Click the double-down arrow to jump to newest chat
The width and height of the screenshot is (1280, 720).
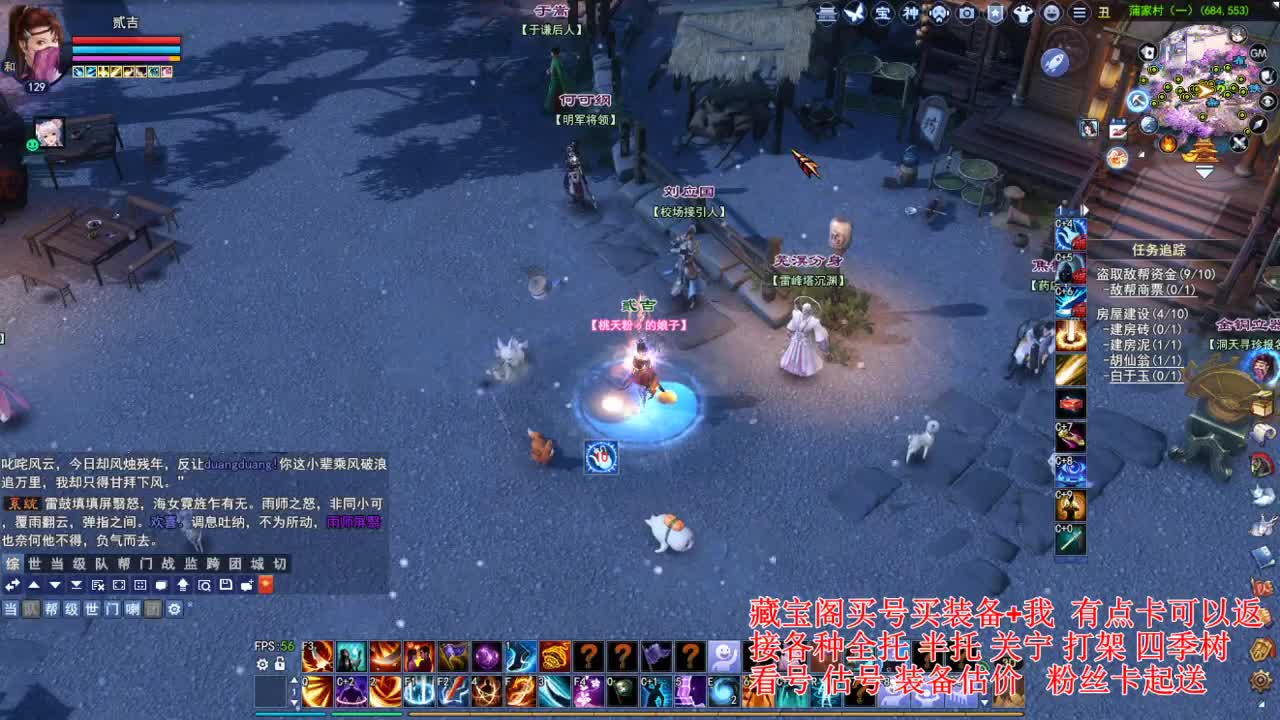coord(75,585)
